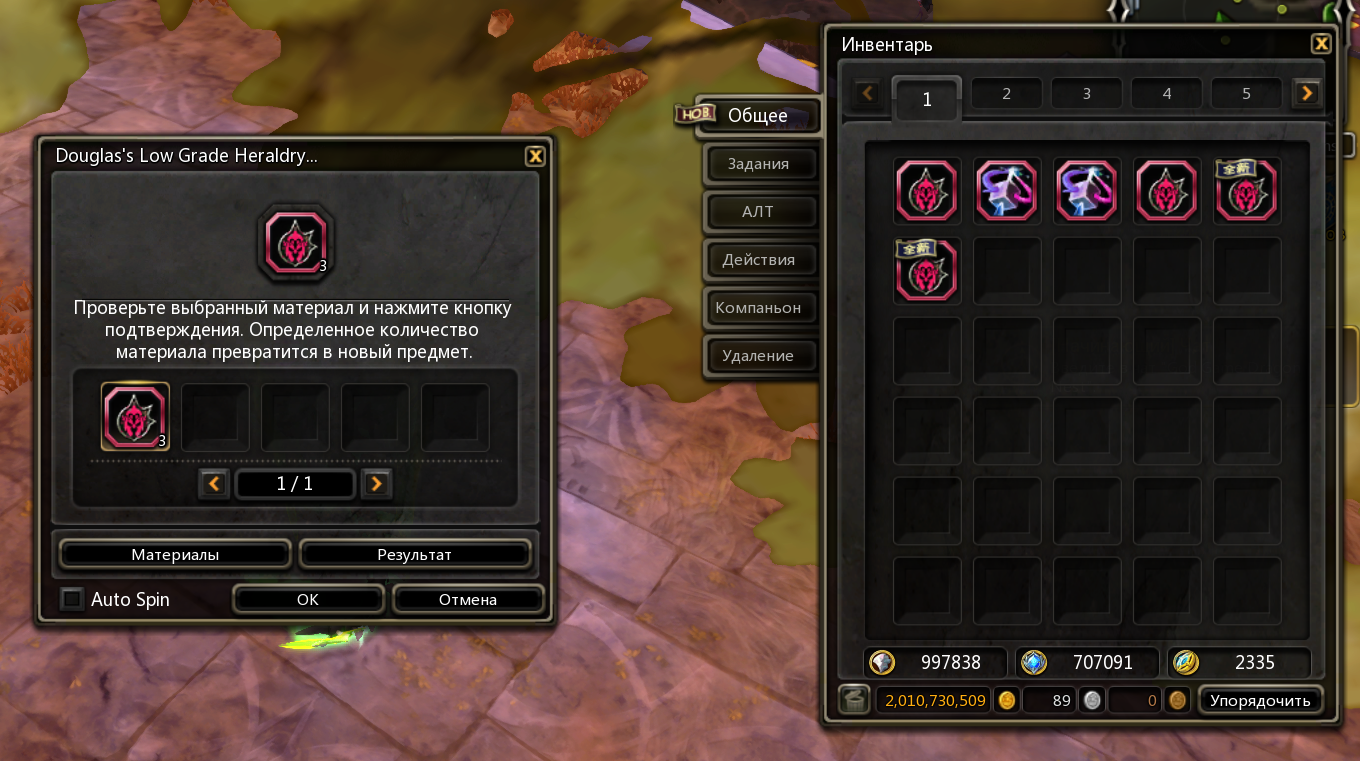The width and height of the screenshot is (1360, 761).
Task: Go to next material page arrow
Action: (376, 484)
